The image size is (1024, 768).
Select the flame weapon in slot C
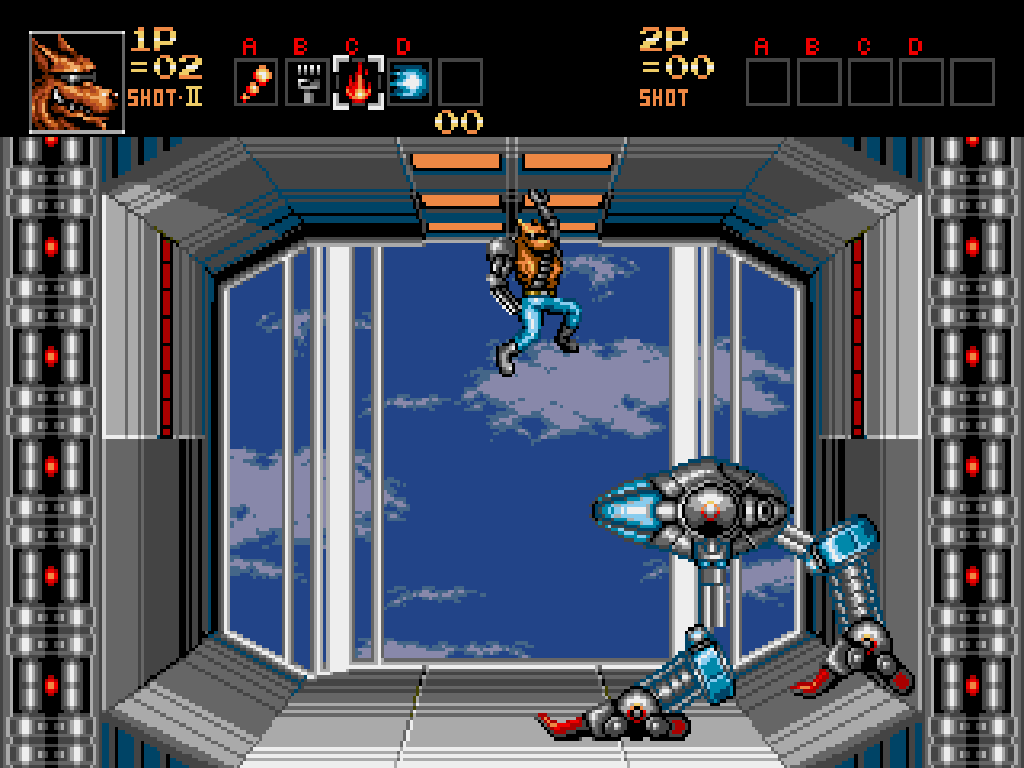[358, 83]
